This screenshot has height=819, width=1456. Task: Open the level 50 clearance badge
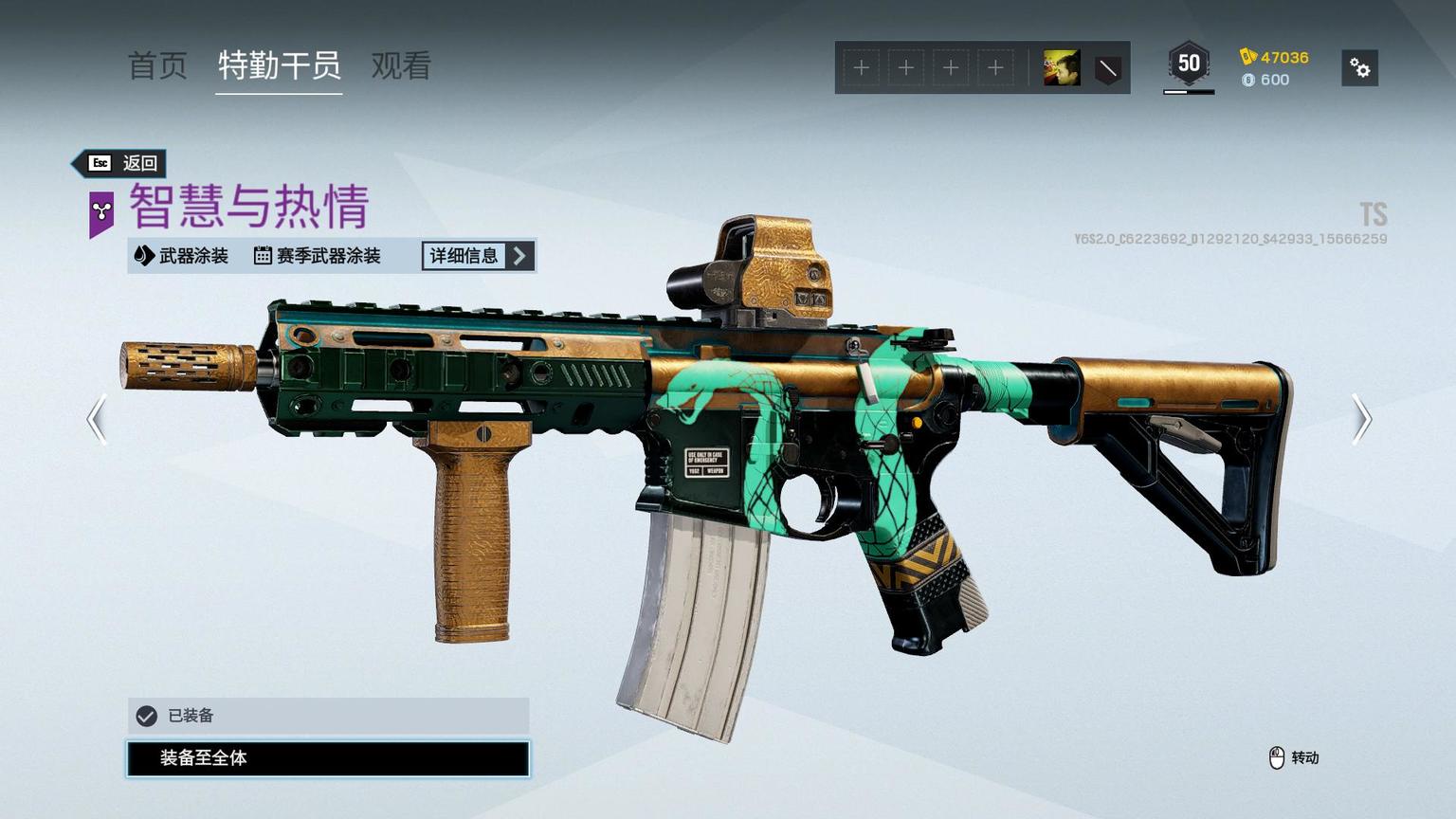[x=1189, y=65]
